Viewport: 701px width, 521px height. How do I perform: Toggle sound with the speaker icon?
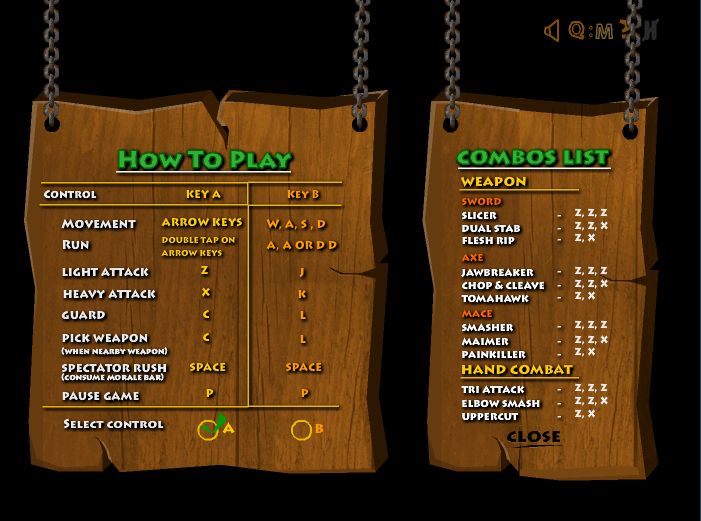pyautogui.click(x=551, y=31)
